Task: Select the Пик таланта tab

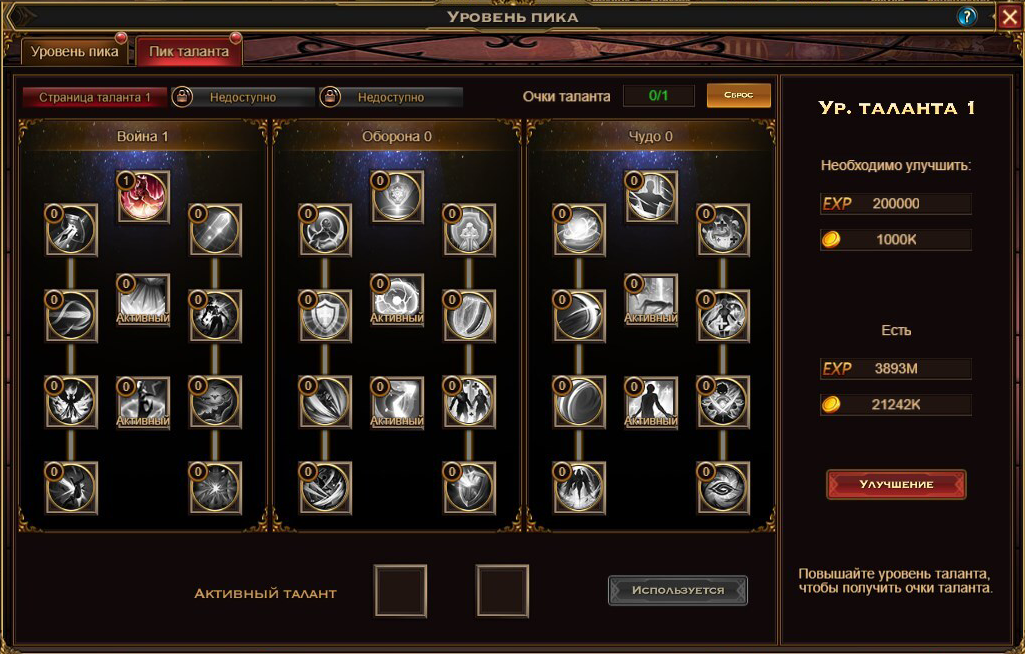Action: [x=189, y=51]
